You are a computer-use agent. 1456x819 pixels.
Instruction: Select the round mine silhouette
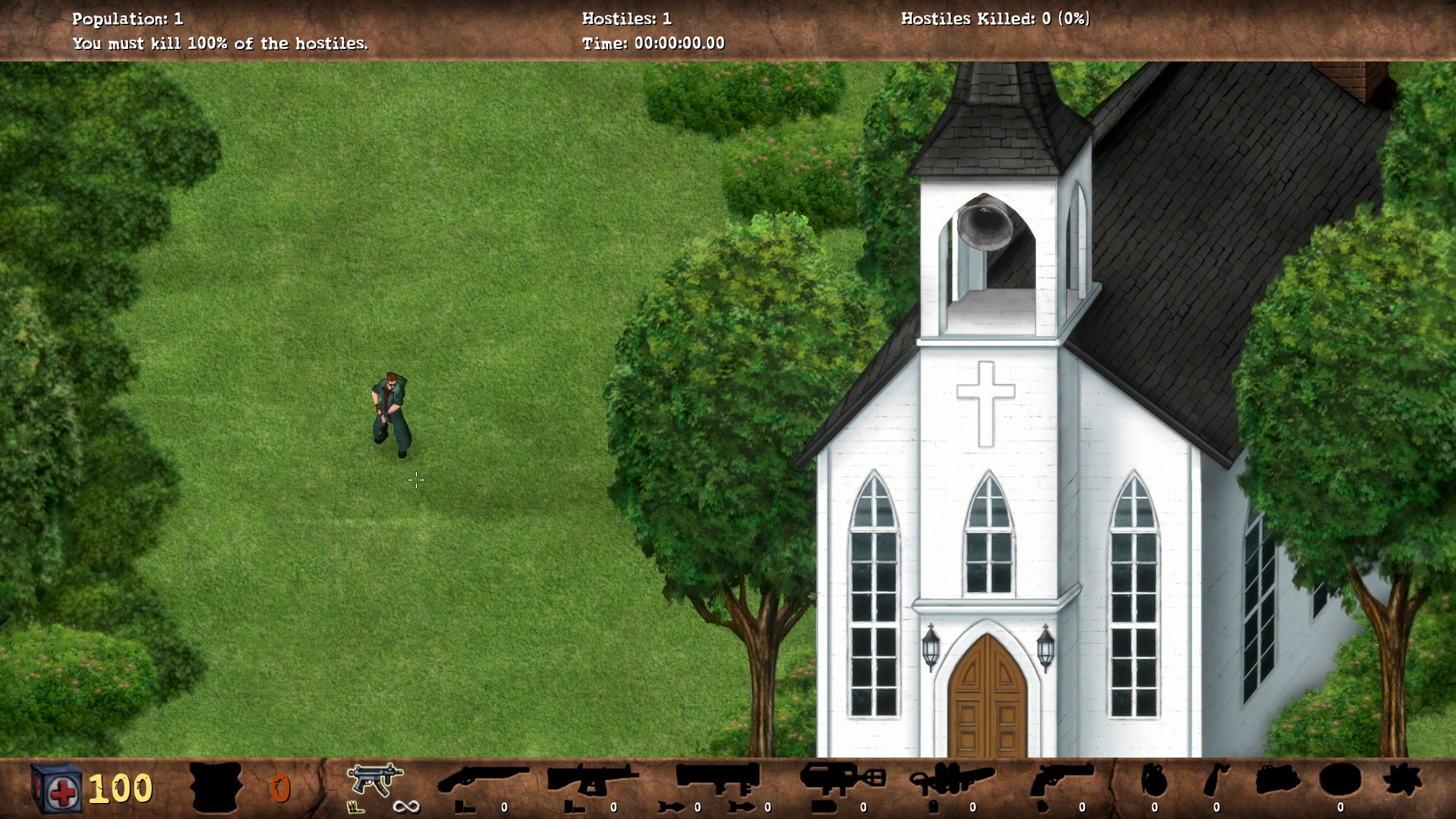coord(1340,780)
